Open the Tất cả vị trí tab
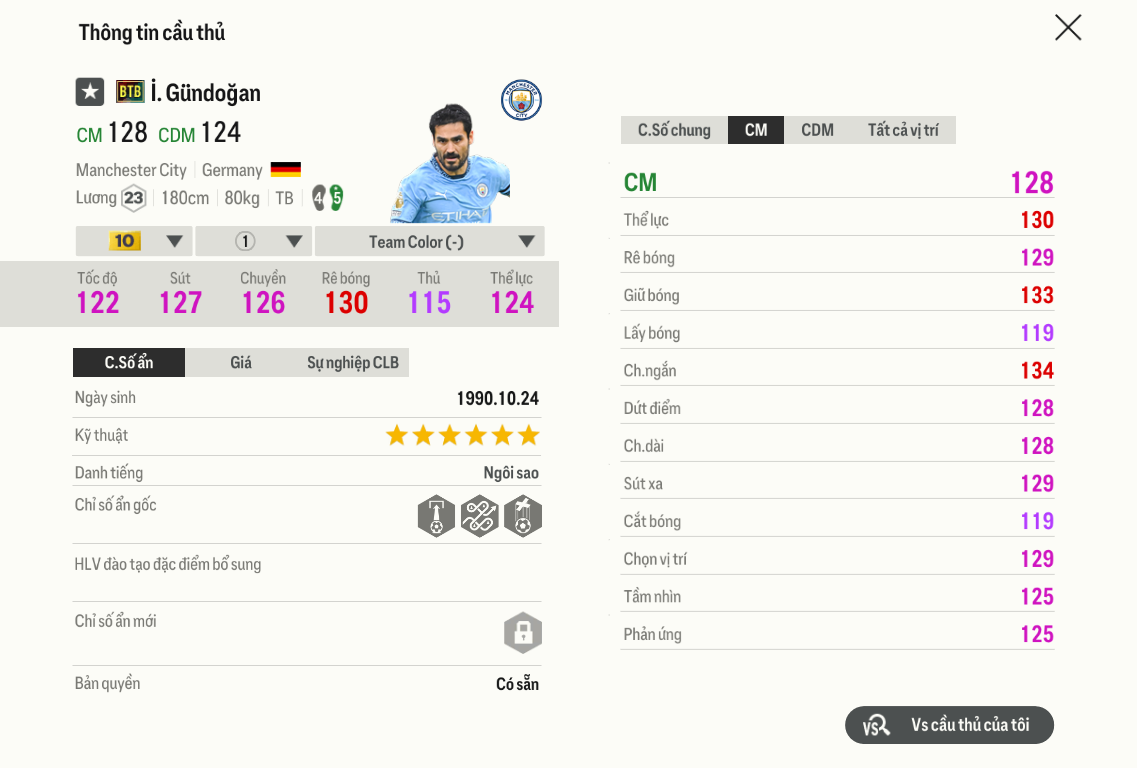 [903, 130]
